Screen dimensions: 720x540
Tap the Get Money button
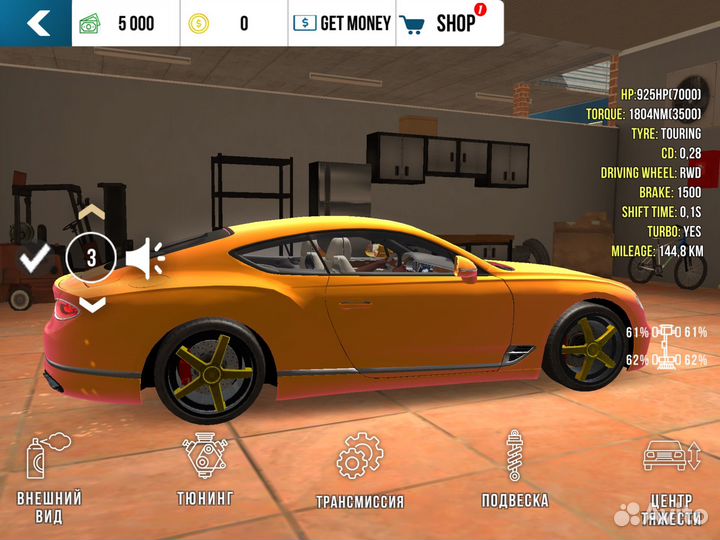coord(342,23)
